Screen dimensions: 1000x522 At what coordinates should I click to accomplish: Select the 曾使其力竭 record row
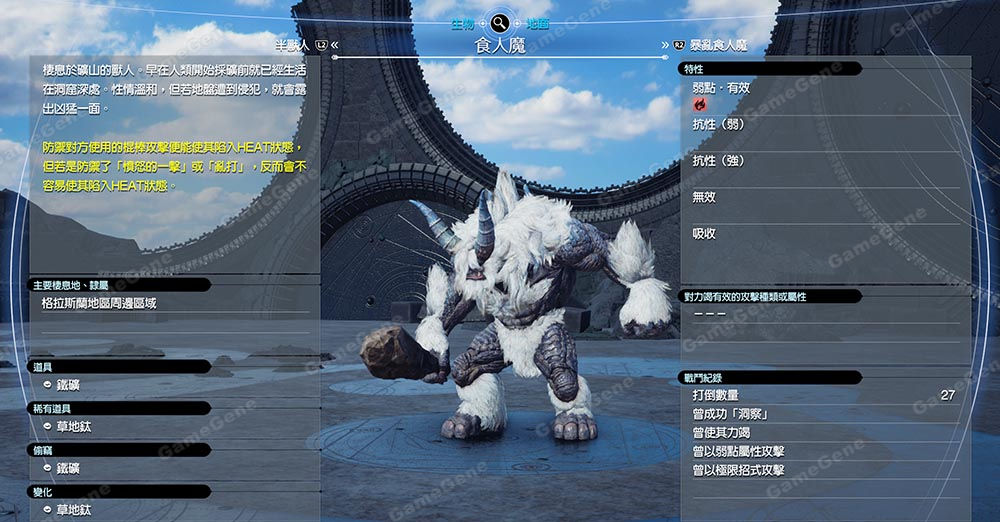click(x=822, y=433)
